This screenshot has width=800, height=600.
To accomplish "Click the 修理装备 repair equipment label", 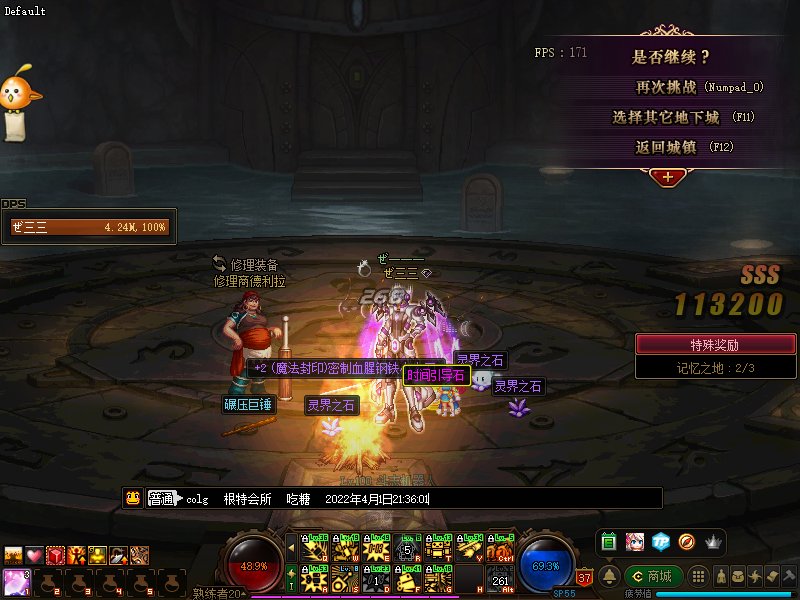I will [x=253, y=265].
